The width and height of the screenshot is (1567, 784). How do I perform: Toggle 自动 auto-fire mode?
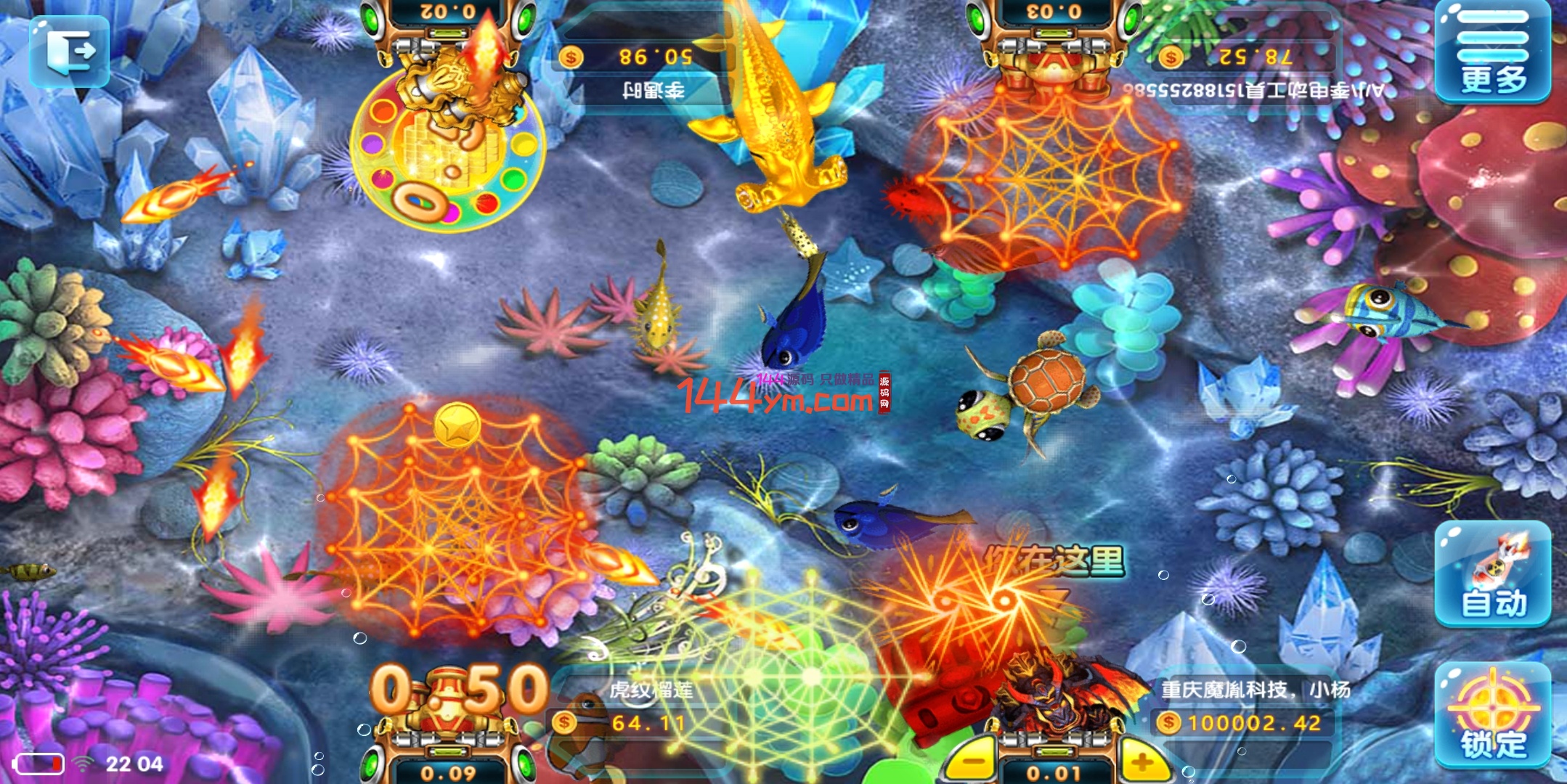(x=1492, y=573)
